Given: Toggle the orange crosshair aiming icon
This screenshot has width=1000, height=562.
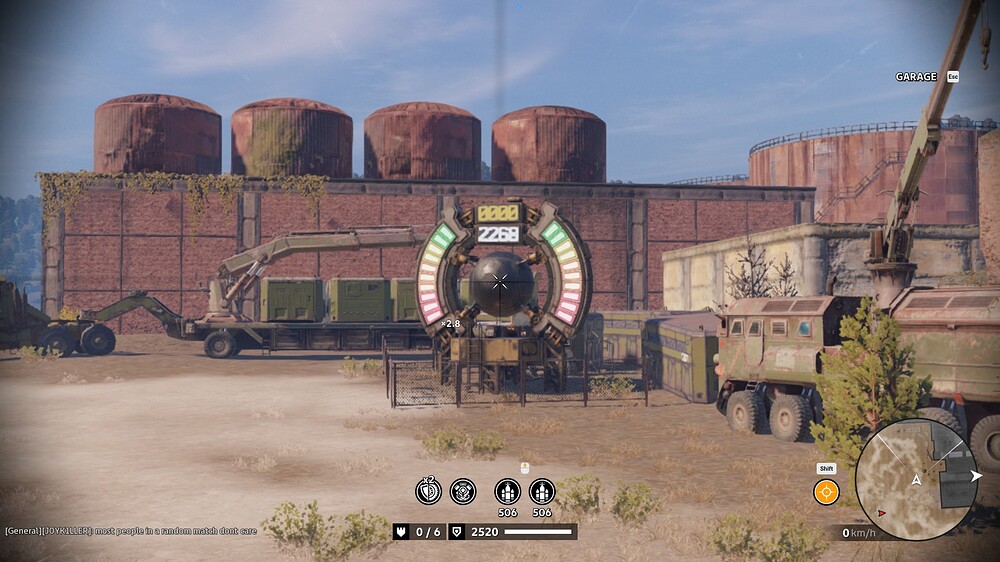Looking at the screenshot, I should click(x=826, y=492).
